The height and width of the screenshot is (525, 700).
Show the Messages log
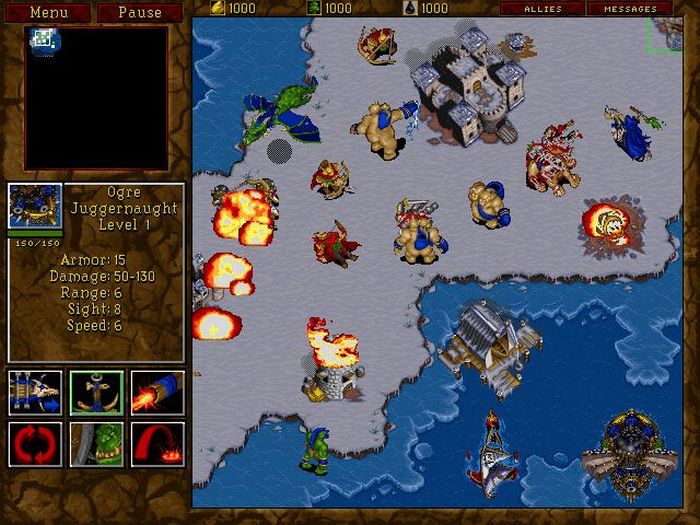point(630,9)
